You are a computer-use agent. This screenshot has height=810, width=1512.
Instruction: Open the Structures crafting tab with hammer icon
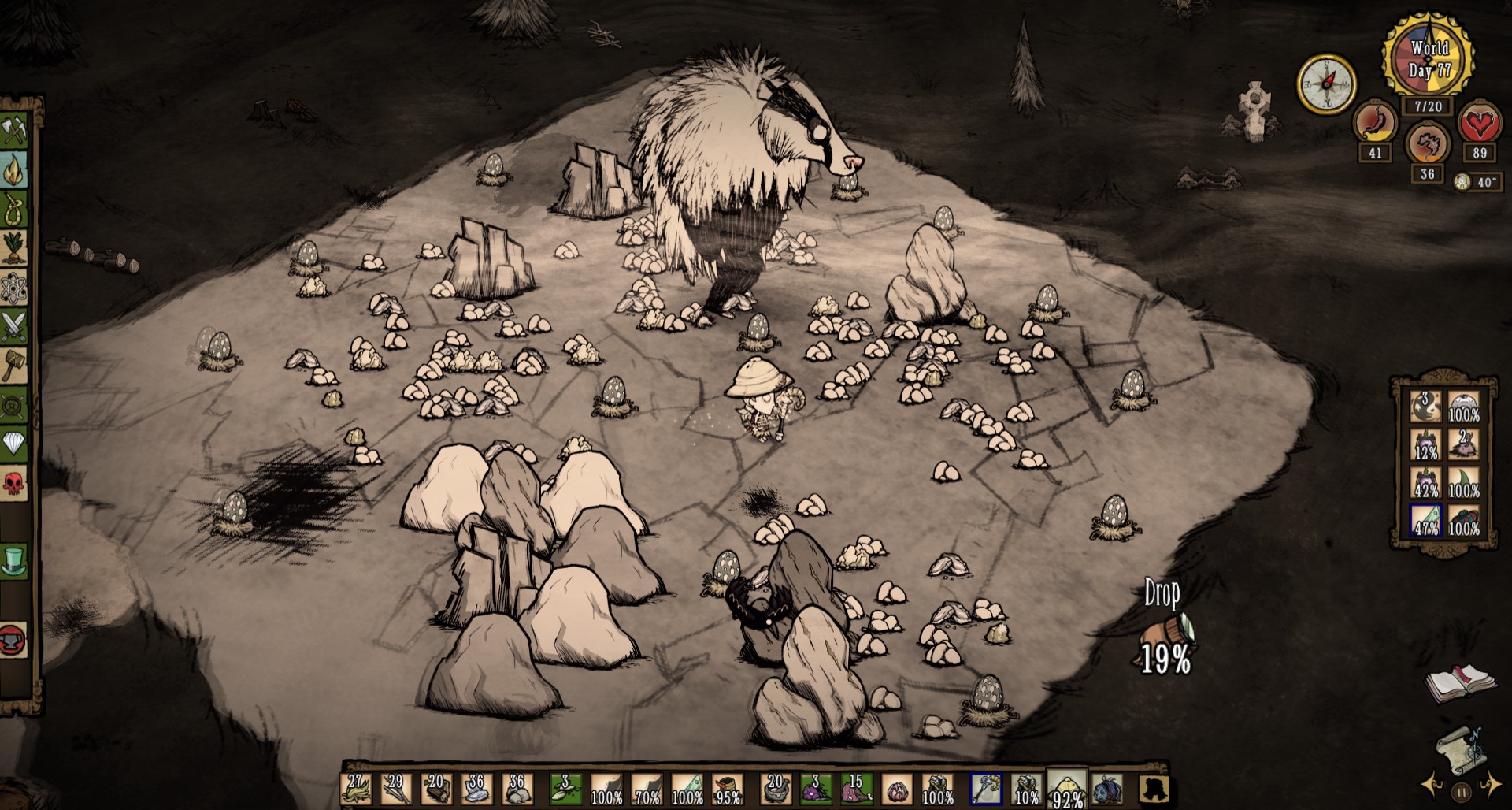pyautogui.click(x=14, y=366)
